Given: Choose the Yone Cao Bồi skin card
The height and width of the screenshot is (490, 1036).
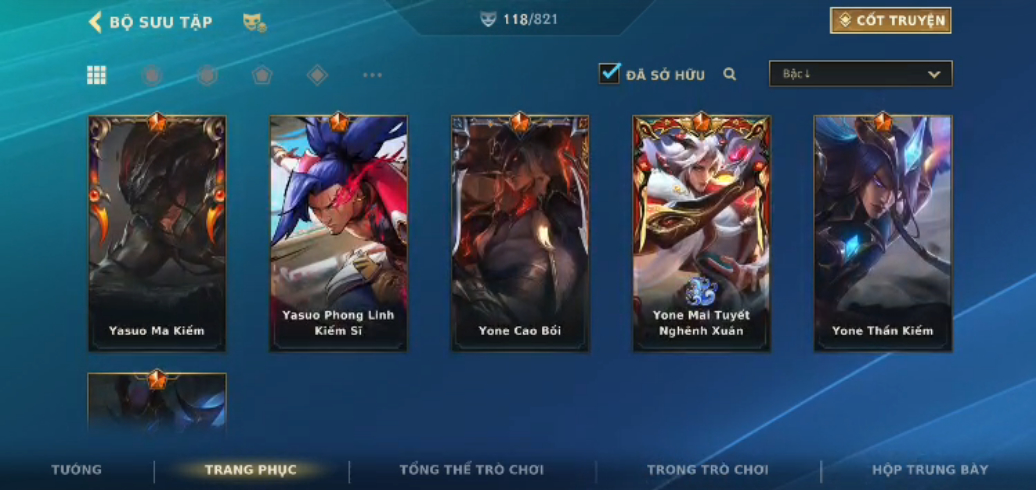Looking at the screenshot, I should click(x=520, y=233).
